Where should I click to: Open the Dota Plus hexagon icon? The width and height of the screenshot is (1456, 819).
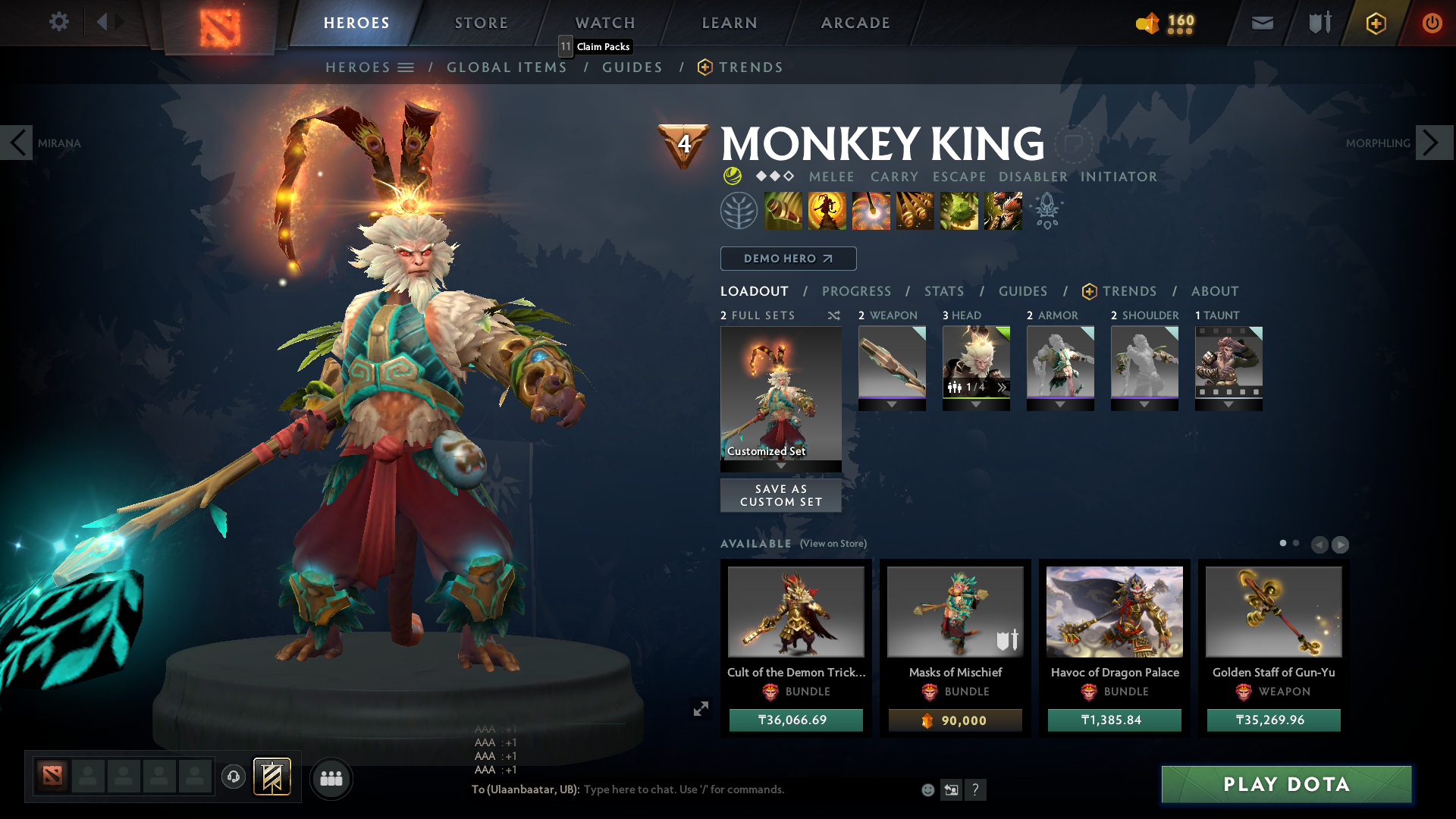[1375, 23]
